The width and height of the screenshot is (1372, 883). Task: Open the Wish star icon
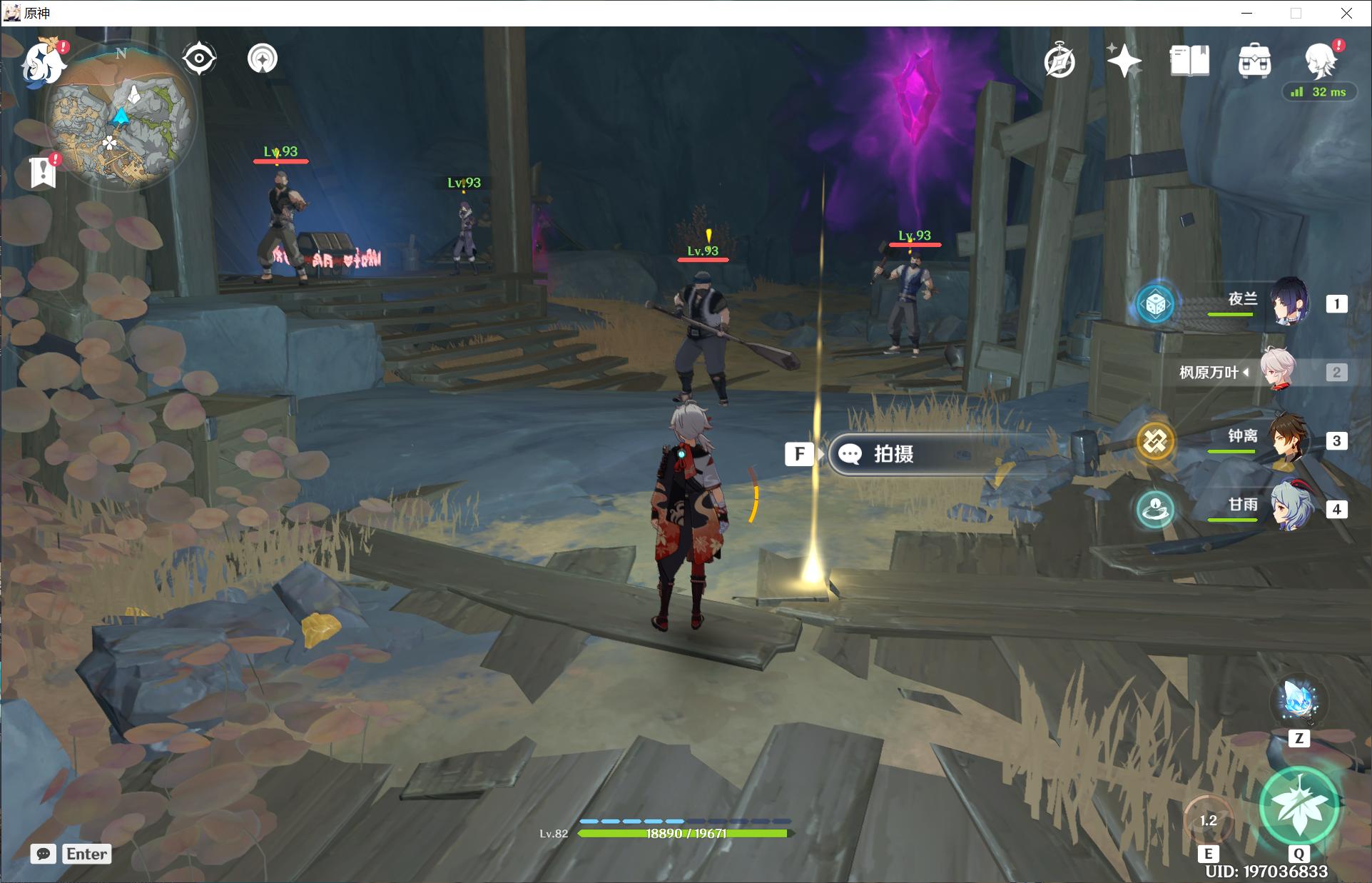point(1124,61)
